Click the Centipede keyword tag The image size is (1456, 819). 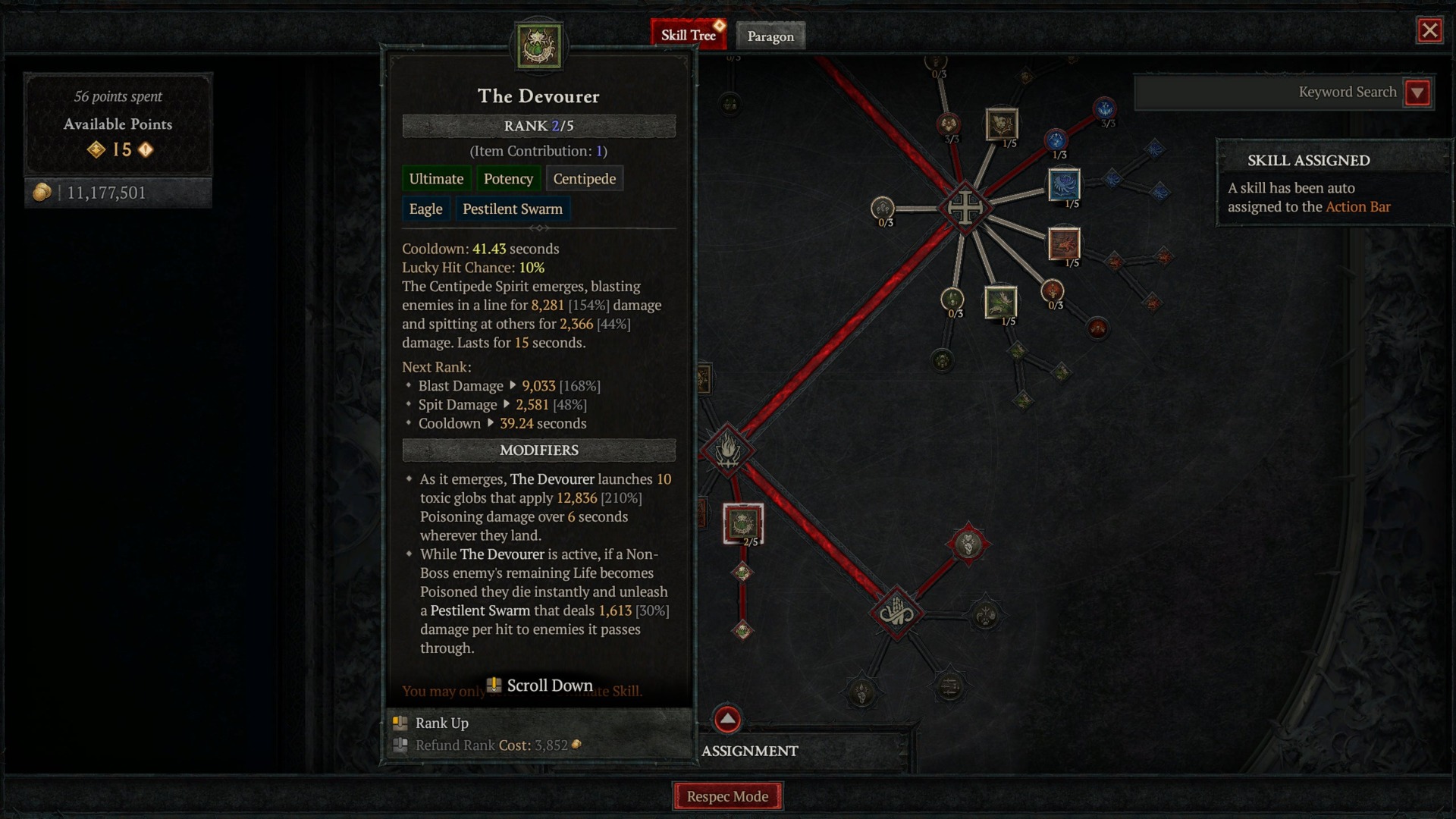584,179
